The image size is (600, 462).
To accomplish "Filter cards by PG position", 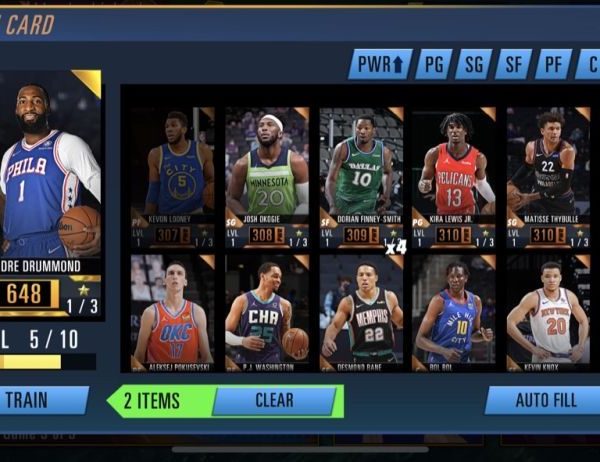I will coord(434,66).
